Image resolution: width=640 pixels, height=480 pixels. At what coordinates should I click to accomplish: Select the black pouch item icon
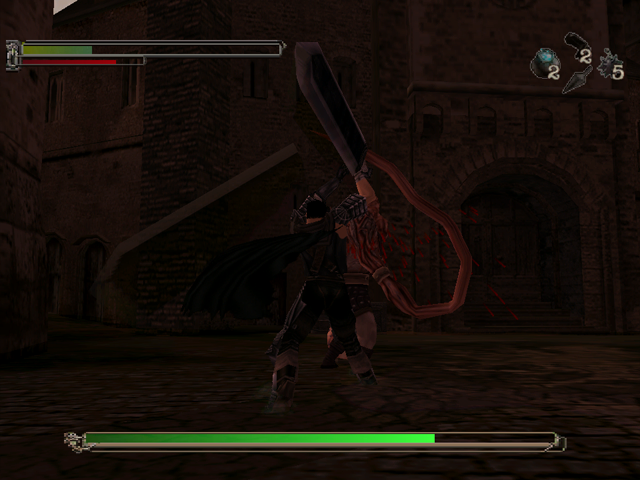pyautogui.click(x=574, y=42)
